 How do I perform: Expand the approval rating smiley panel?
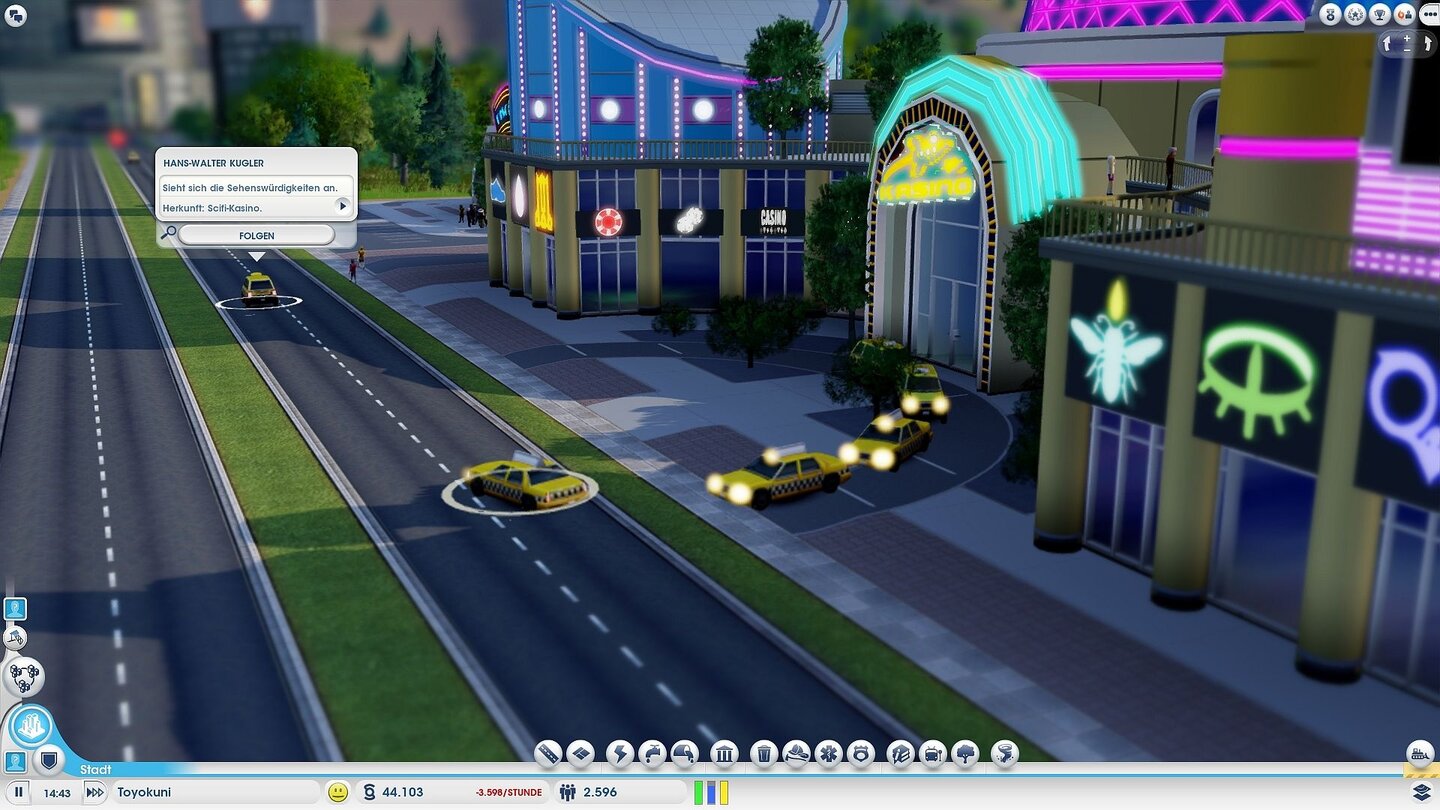pyautogui.click(x=337, y=791)
